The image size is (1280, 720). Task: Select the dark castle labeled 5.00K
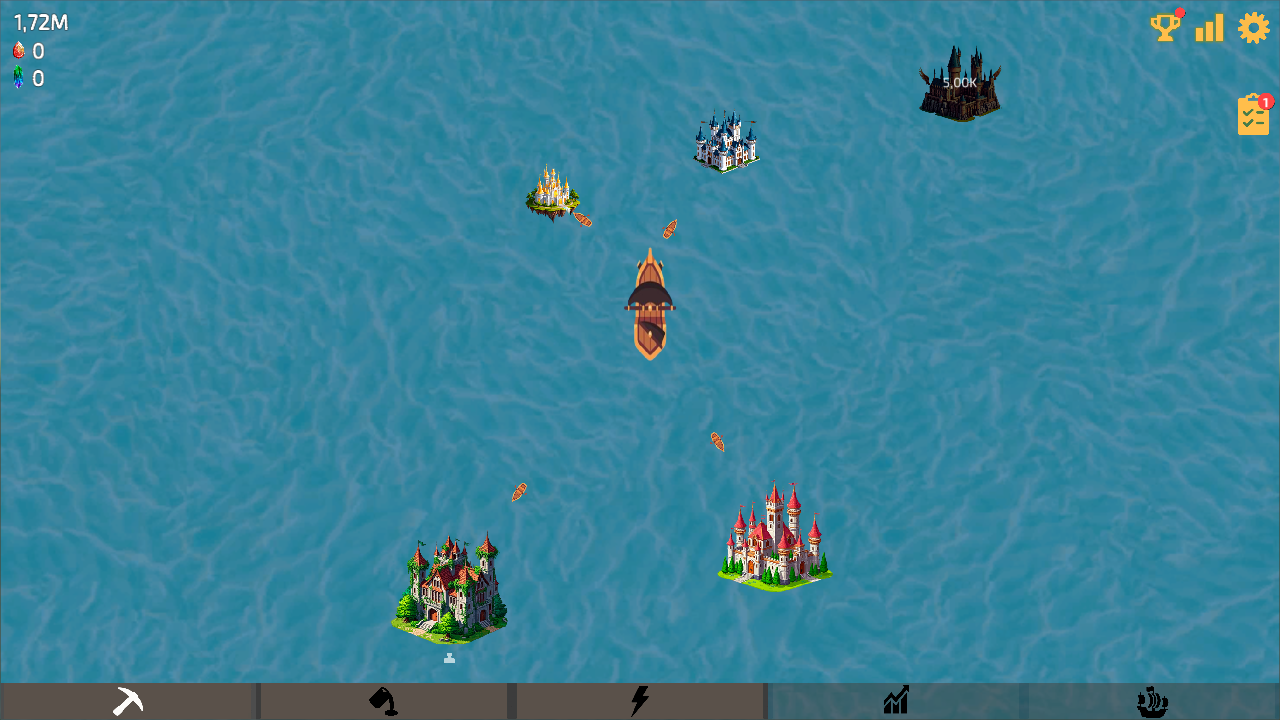(x=958, y=82)
